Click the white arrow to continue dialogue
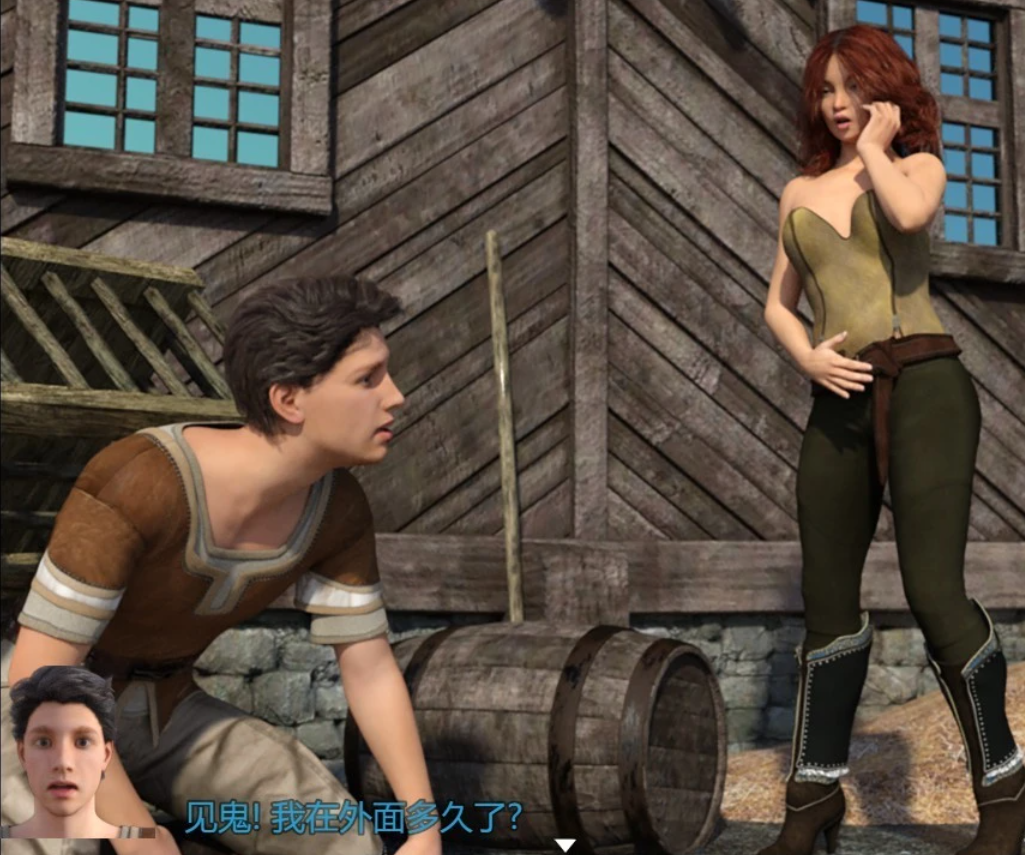The height and width of the screenshot is (855, 1025). pos(565,845)
